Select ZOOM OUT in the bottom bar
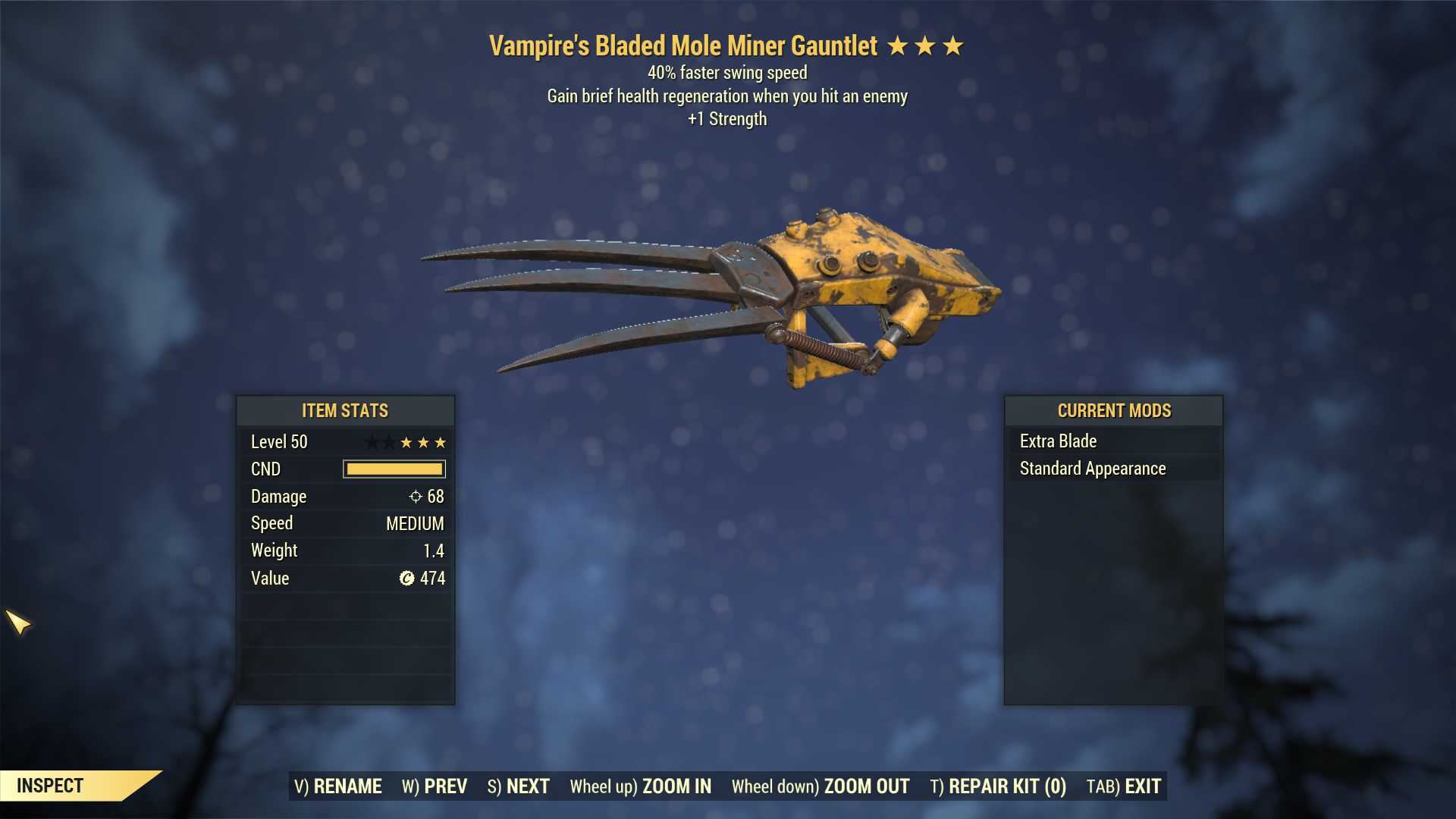Screen dimensions: 1456x819 point(820,786)
